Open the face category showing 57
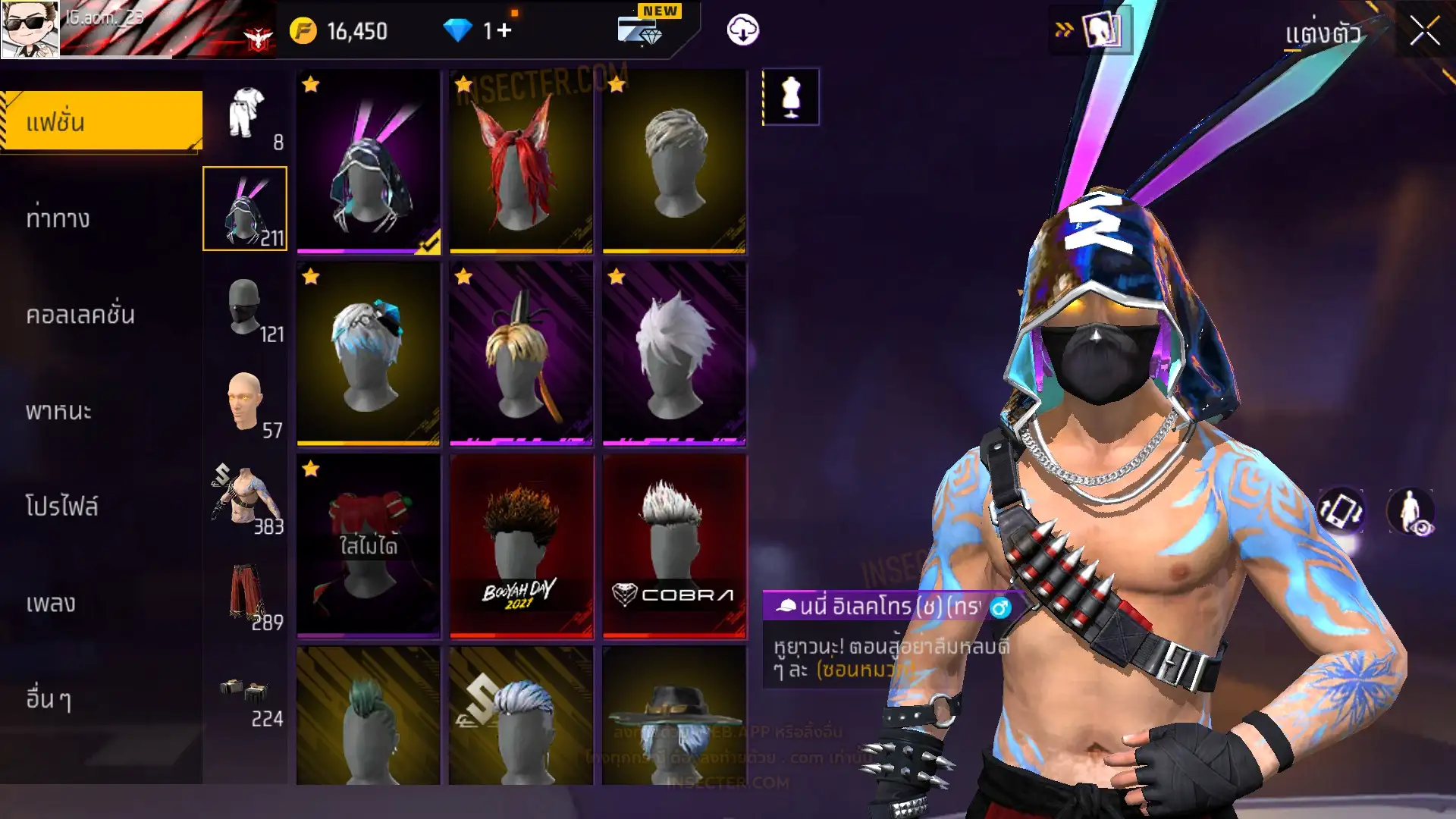 point(246,402)
